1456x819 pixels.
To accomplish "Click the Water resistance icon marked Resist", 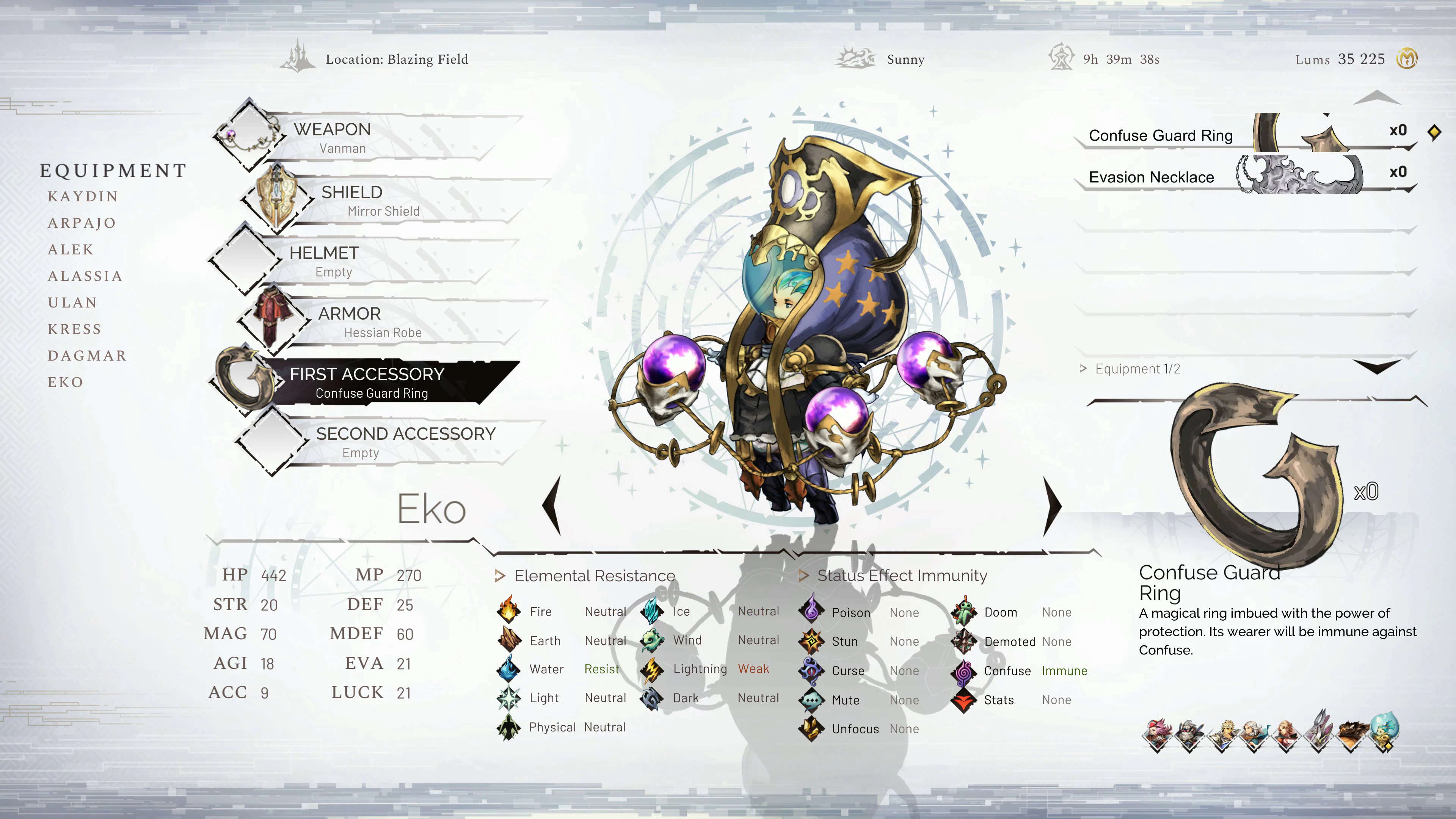I will click(x=510, y=668).
